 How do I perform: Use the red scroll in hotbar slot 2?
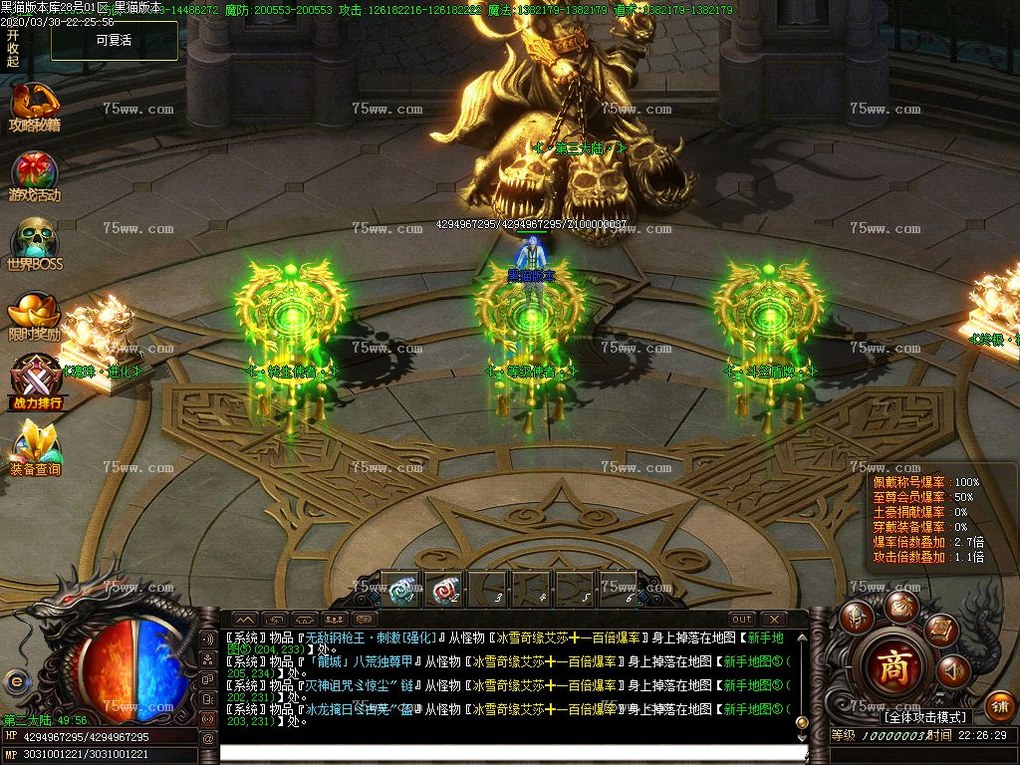445,590
